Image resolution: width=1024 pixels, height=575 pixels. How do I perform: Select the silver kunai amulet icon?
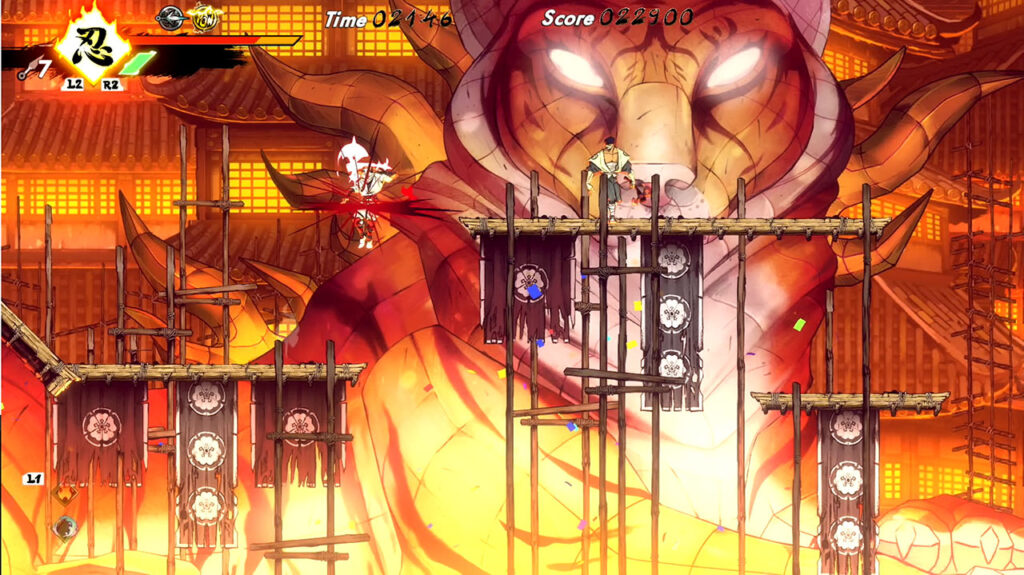171,16
